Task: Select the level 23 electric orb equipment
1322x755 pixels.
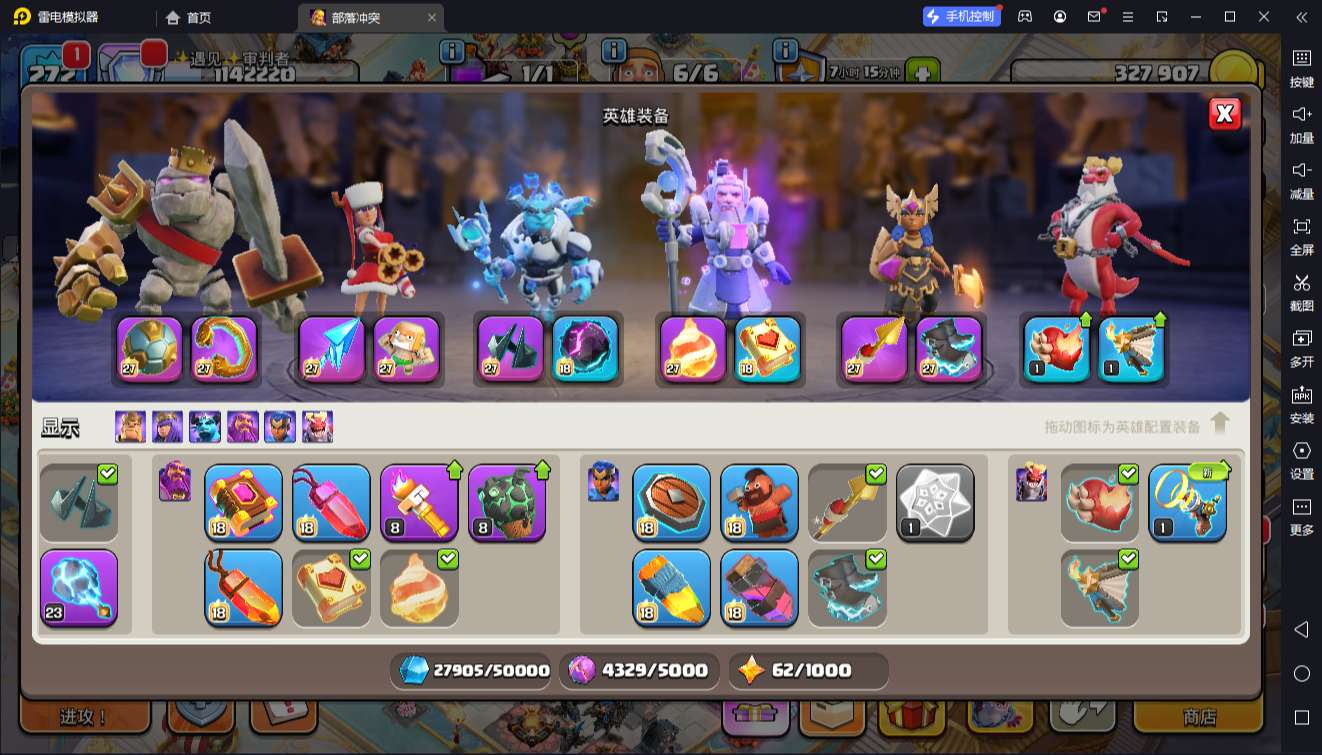Action: 79,587
